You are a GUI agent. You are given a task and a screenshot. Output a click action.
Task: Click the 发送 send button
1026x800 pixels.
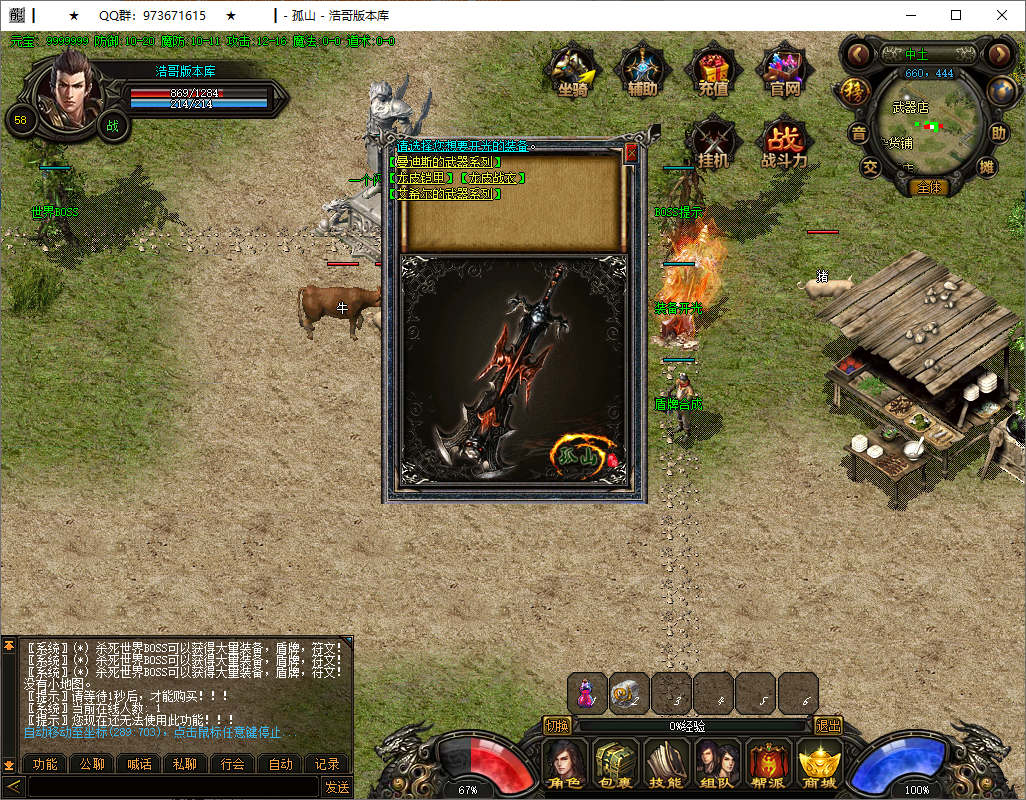point(337,787)
